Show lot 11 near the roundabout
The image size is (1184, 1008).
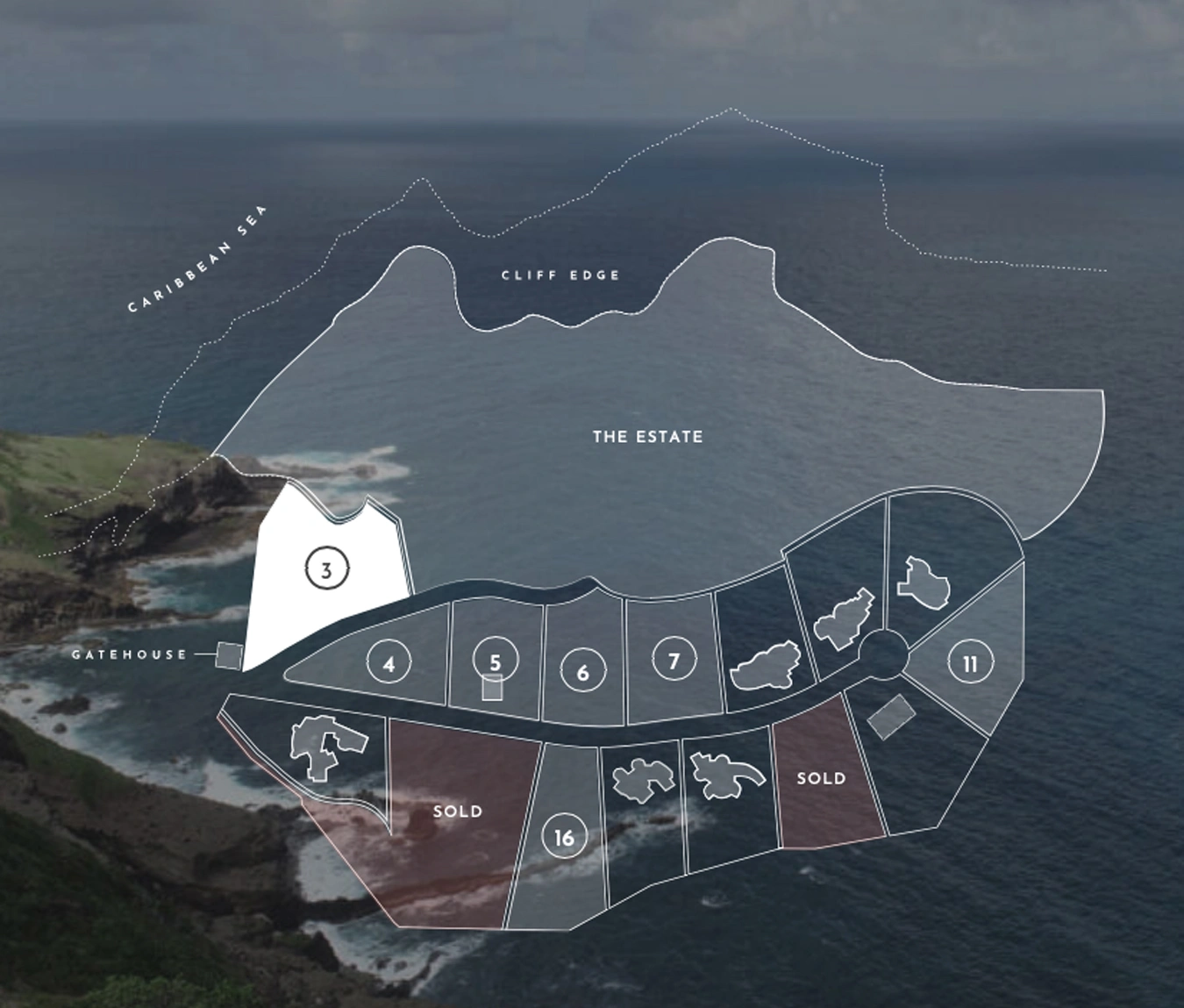970,663
